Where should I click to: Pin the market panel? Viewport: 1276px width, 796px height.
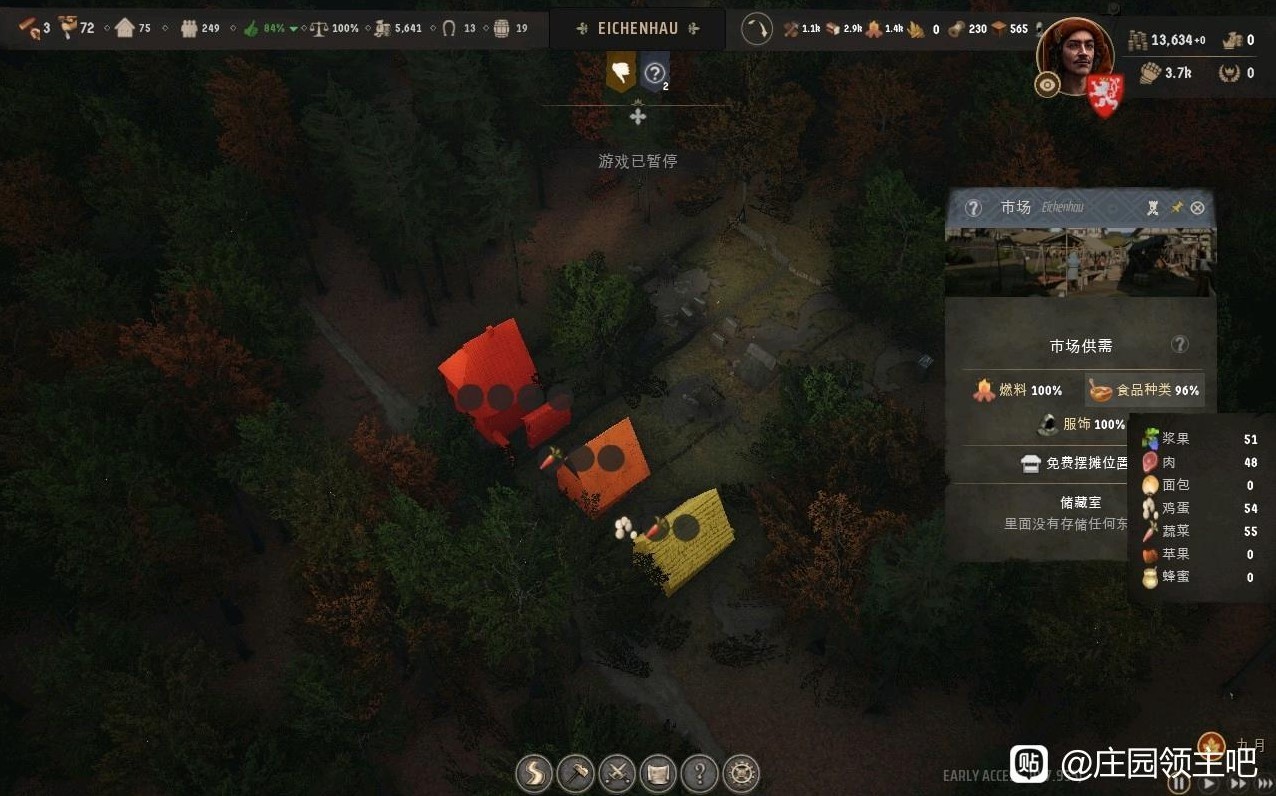tap(1176, 208)
